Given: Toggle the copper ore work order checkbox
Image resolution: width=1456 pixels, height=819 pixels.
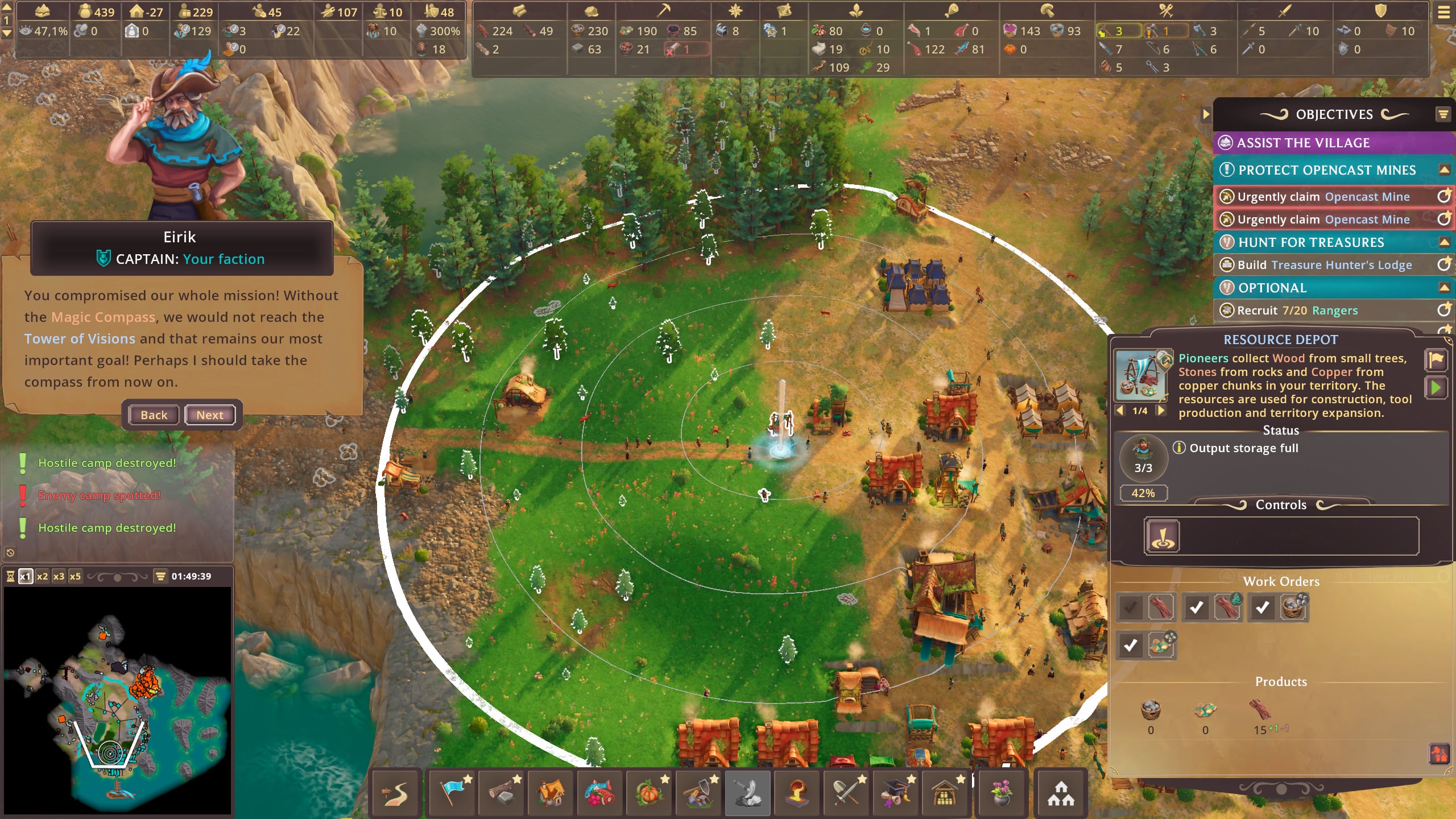Looking at the screenshot, I should (1130, 646).
